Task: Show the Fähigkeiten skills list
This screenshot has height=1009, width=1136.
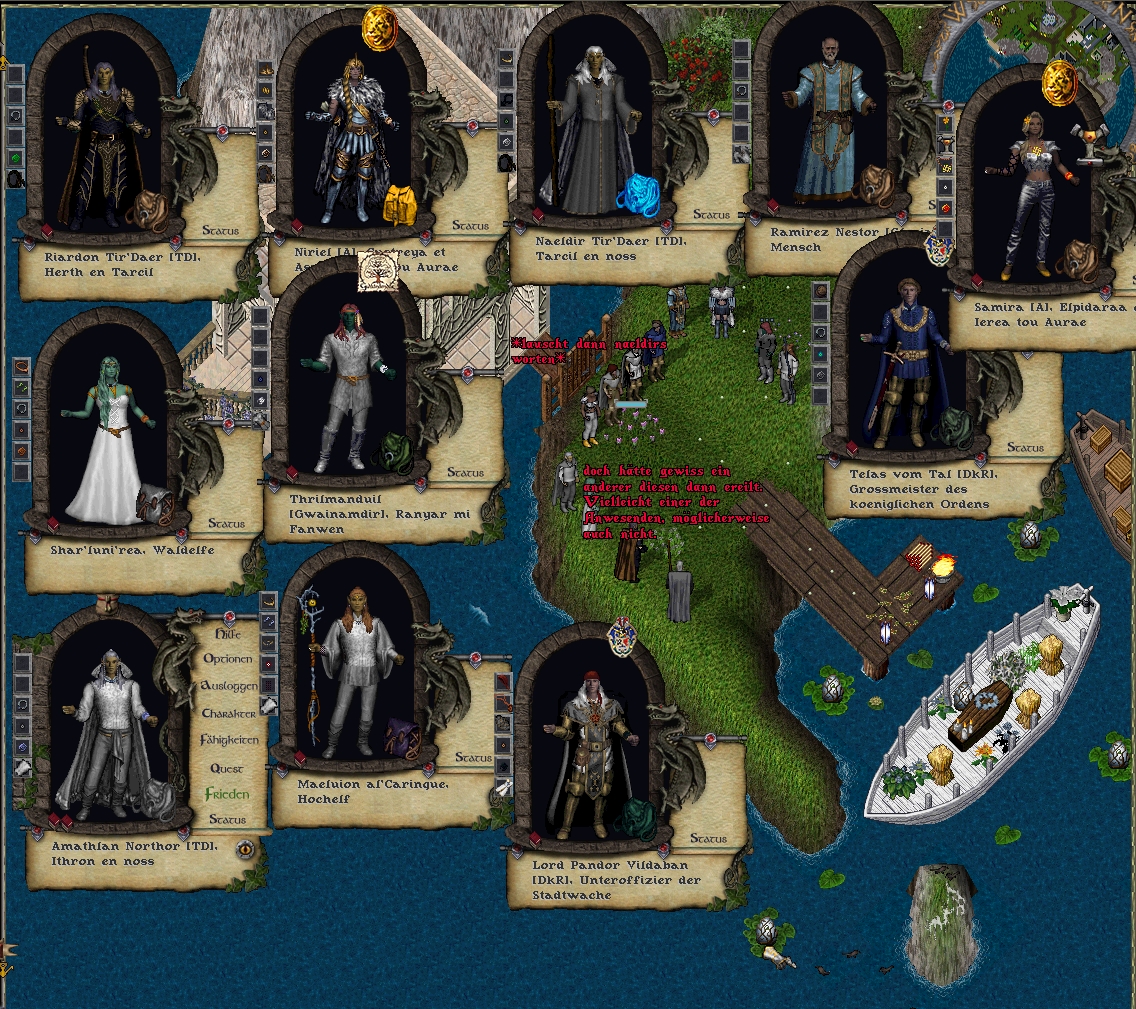Action: click(229, 740)
